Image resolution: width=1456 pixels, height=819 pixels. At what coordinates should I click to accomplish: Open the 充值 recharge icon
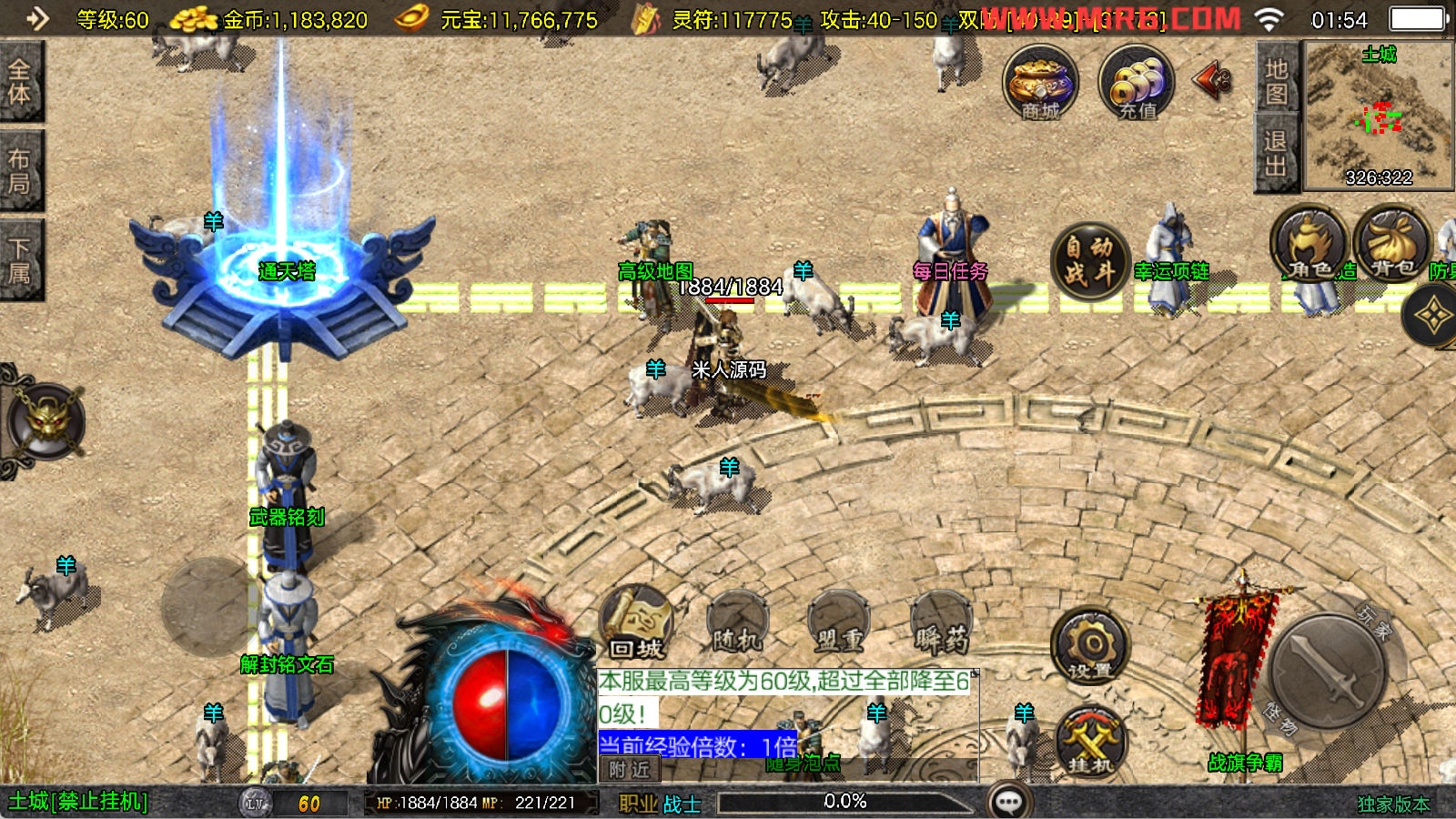coord(1136,84)
